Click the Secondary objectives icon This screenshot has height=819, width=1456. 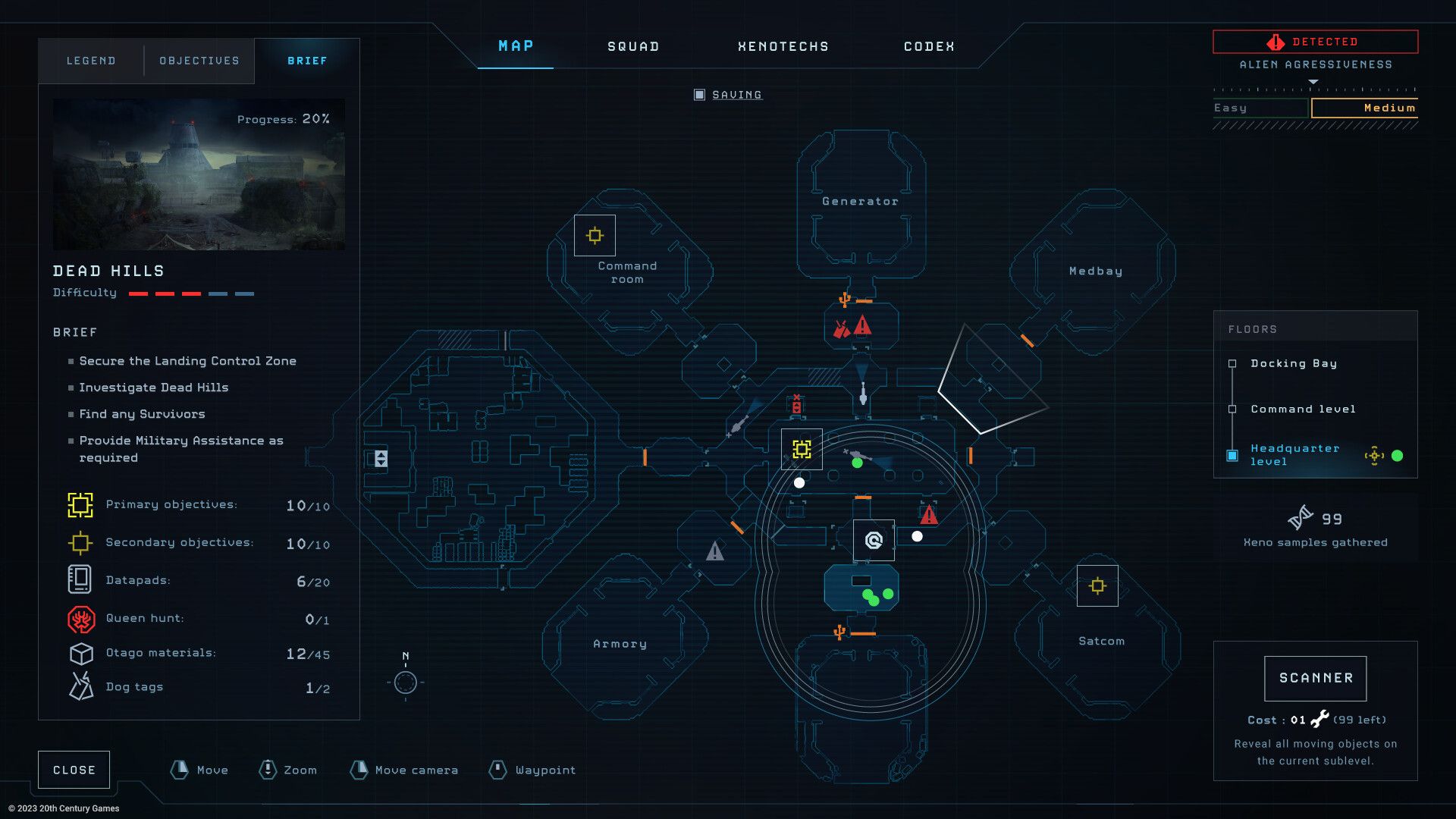[80, 542]
